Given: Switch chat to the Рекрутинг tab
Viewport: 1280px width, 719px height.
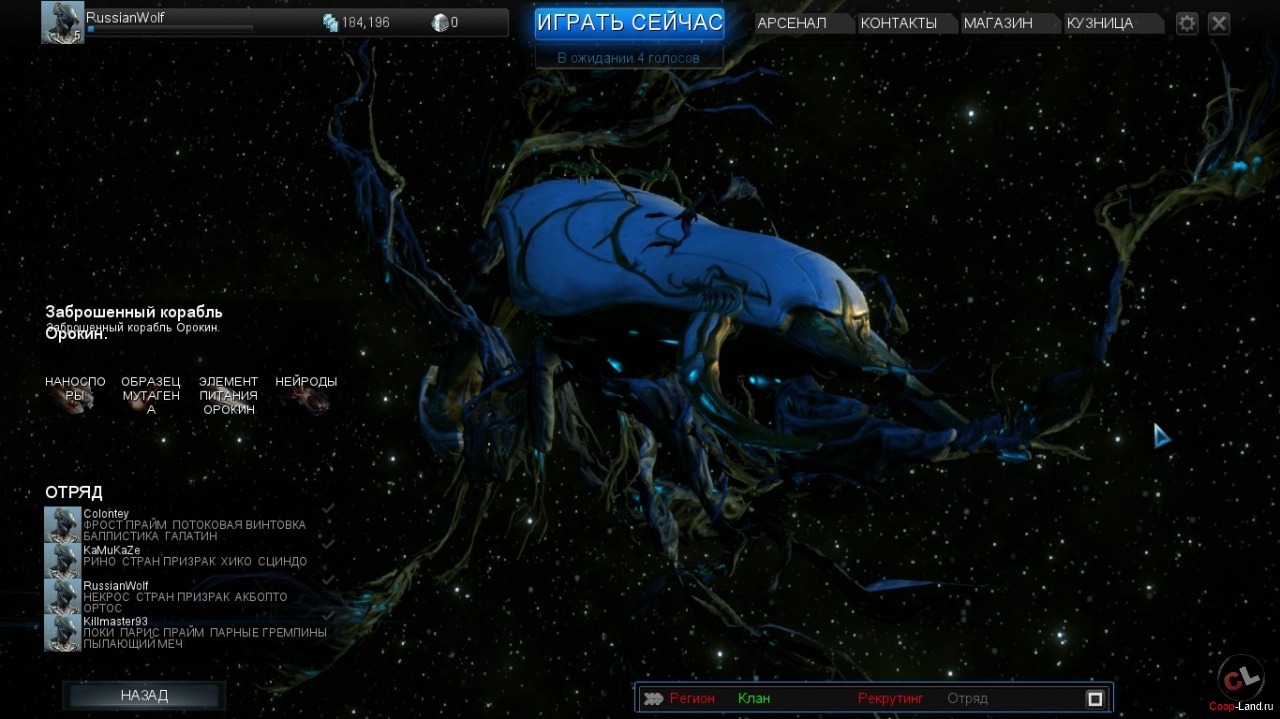Looking at the screenshot, I should (x=890, y=698).
